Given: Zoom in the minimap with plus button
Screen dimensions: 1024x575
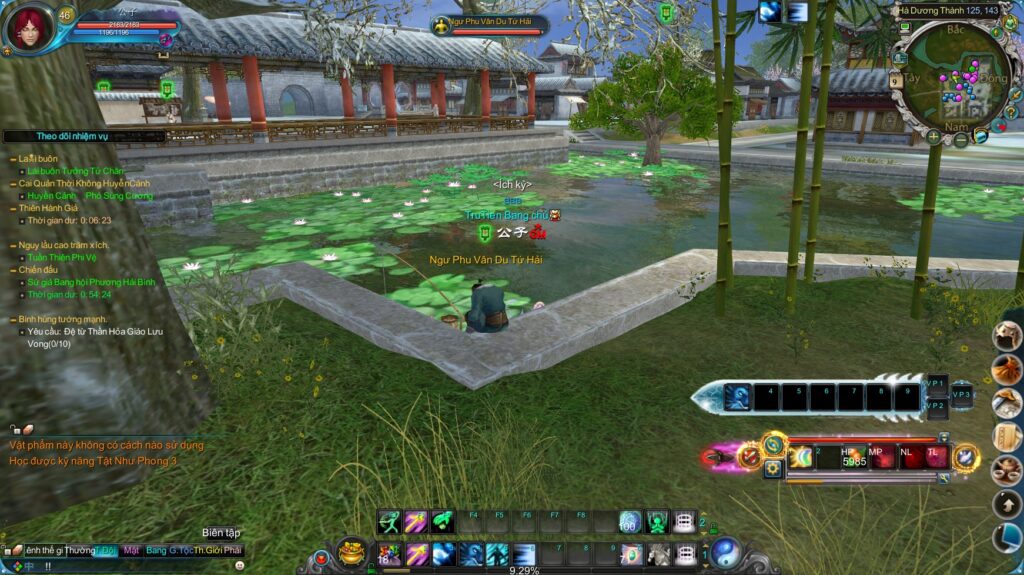Looking at the screenshot, I should click(933, 136).
